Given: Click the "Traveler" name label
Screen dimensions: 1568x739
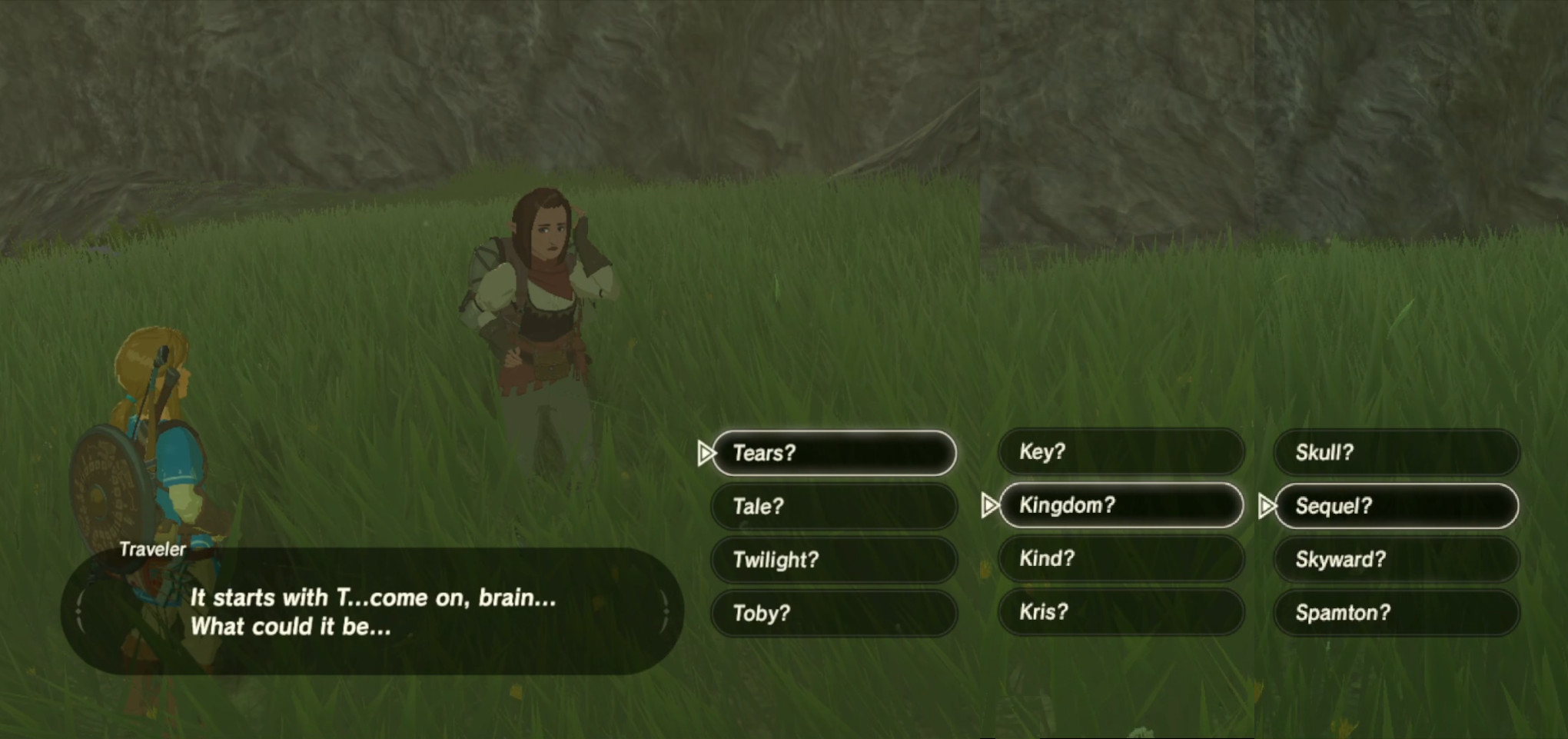Looking at the screenshot, I should pos(152,548).
